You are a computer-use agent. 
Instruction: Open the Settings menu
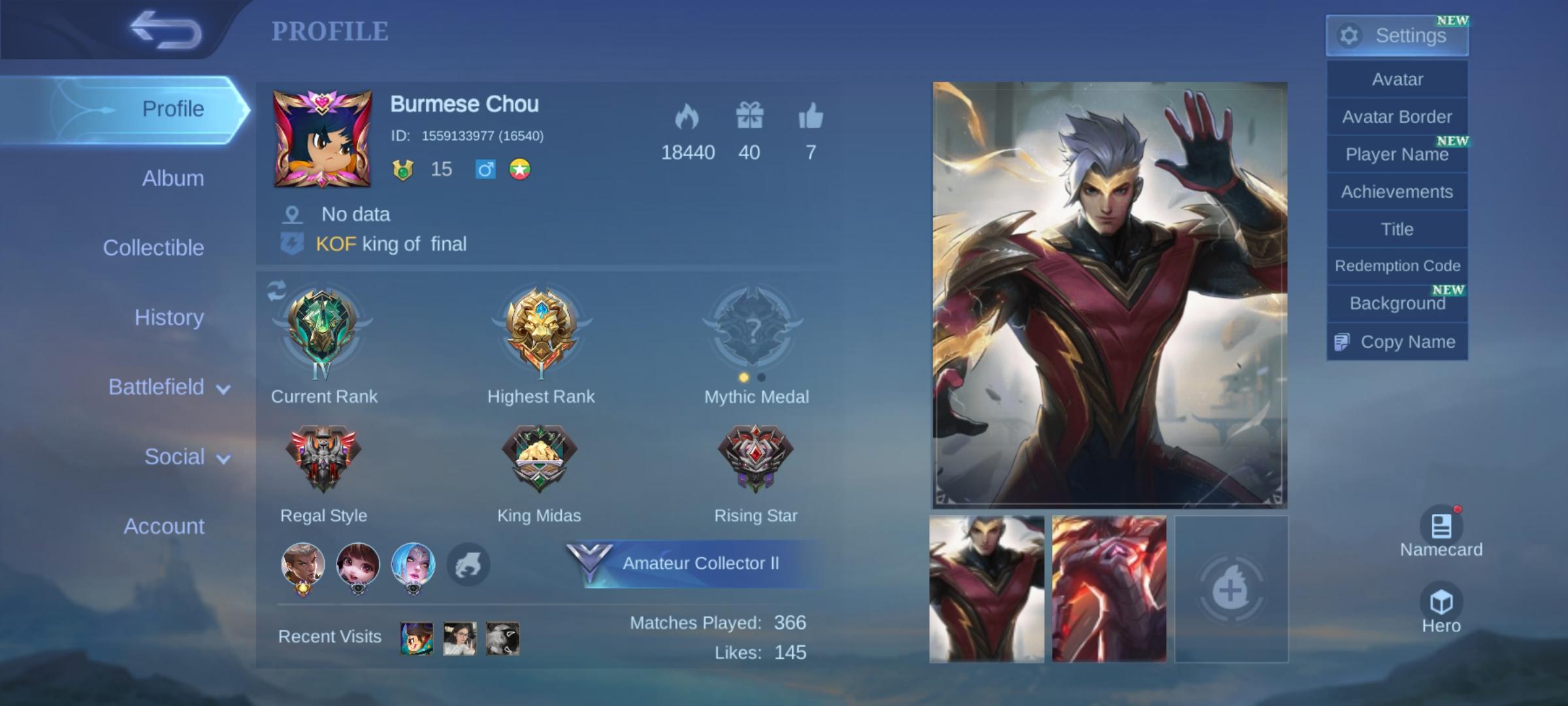point(1397,35)
